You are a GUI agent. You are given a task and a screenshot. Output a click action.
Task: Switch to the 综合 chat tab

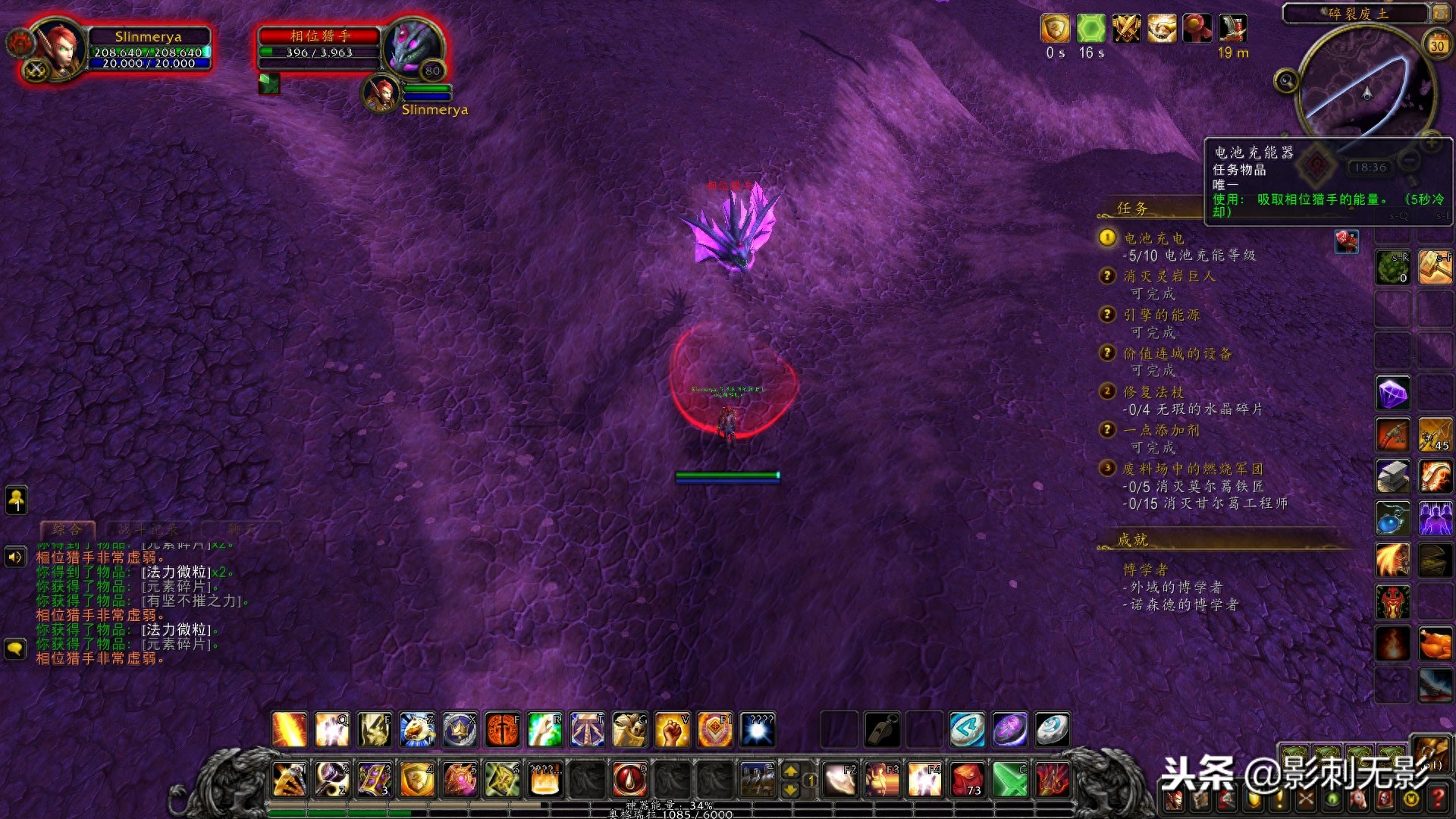click(x=67, y=529)
